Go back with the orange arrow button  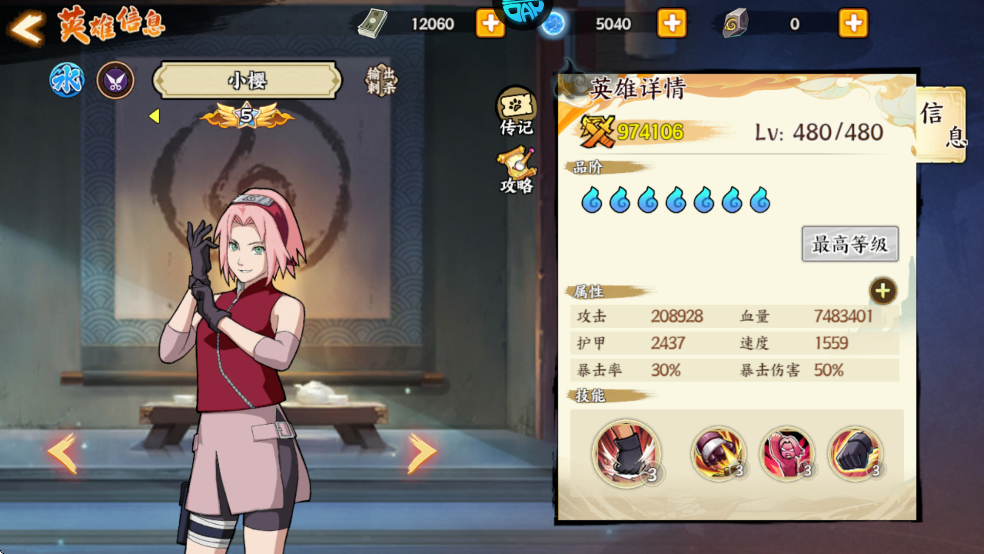27,27
